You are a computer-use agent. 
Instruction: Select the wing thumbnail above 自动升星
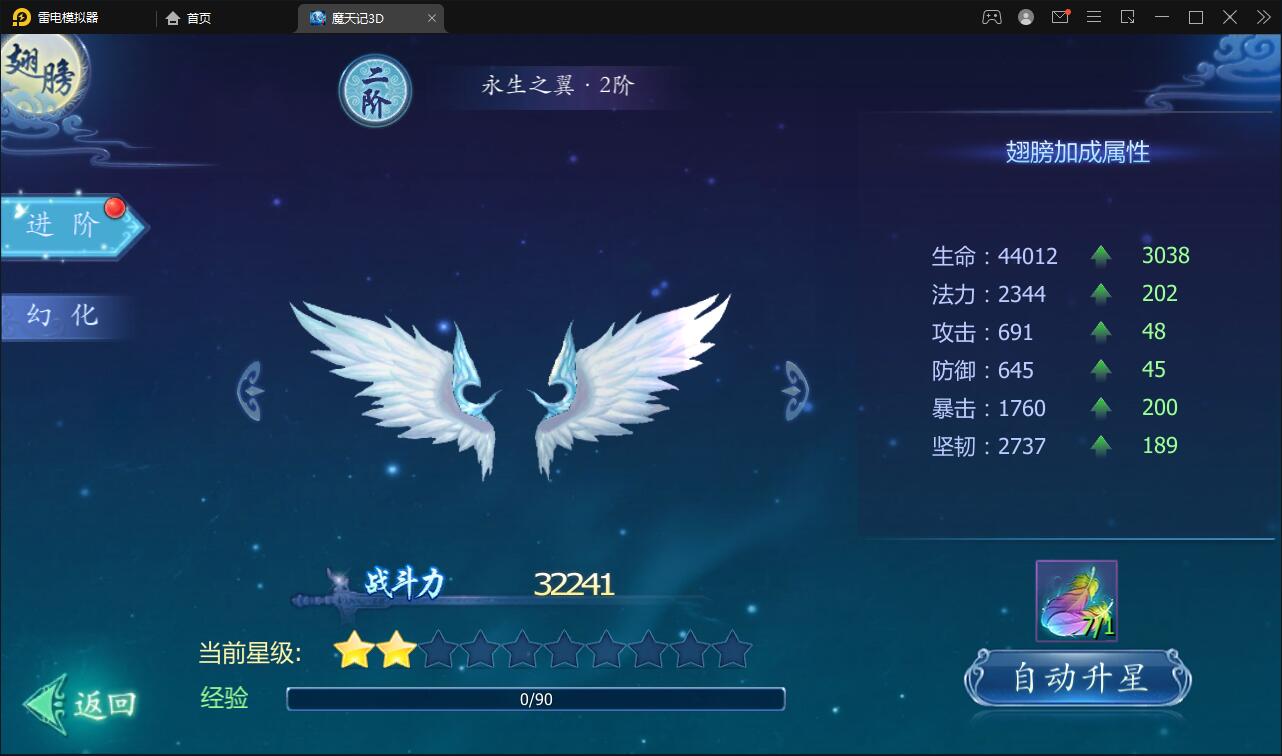[x=1076, y=600]
